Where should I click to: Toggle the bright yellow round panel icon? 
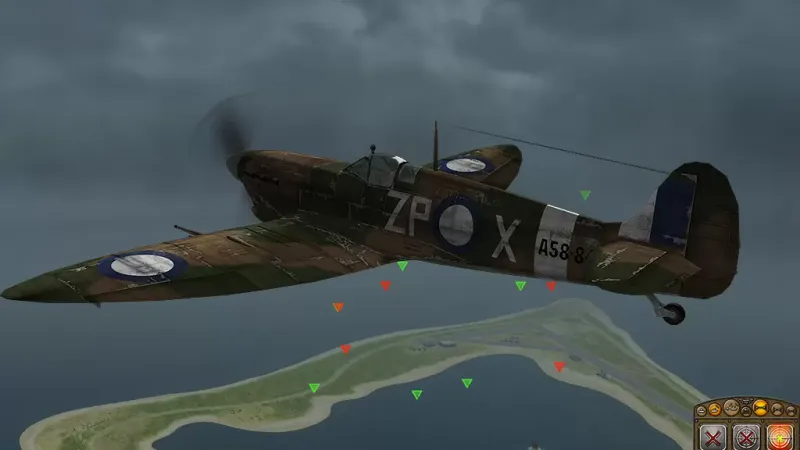[761, 408]
